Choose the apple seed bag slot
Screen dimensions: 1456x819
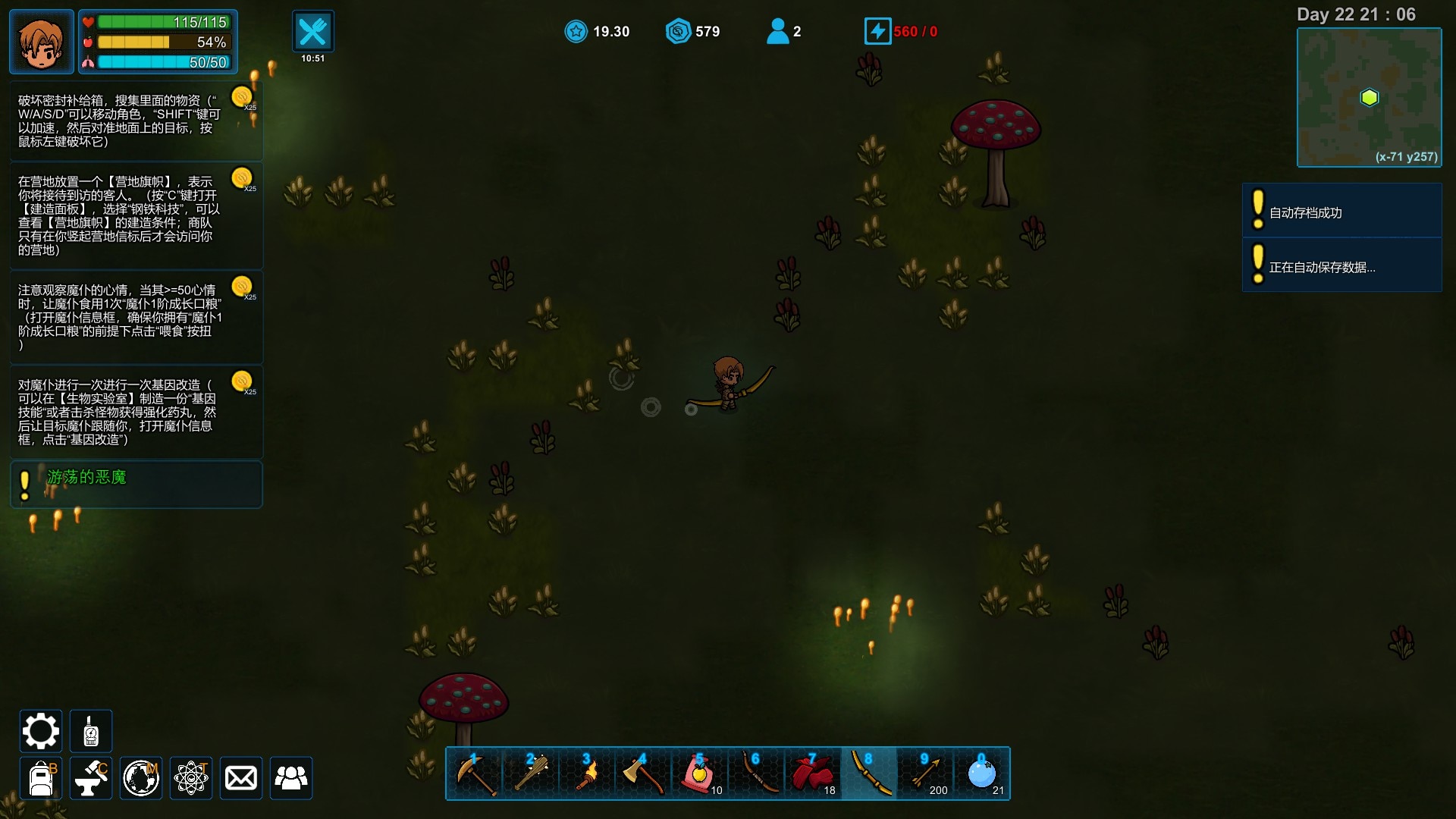(x=699, y=773)
